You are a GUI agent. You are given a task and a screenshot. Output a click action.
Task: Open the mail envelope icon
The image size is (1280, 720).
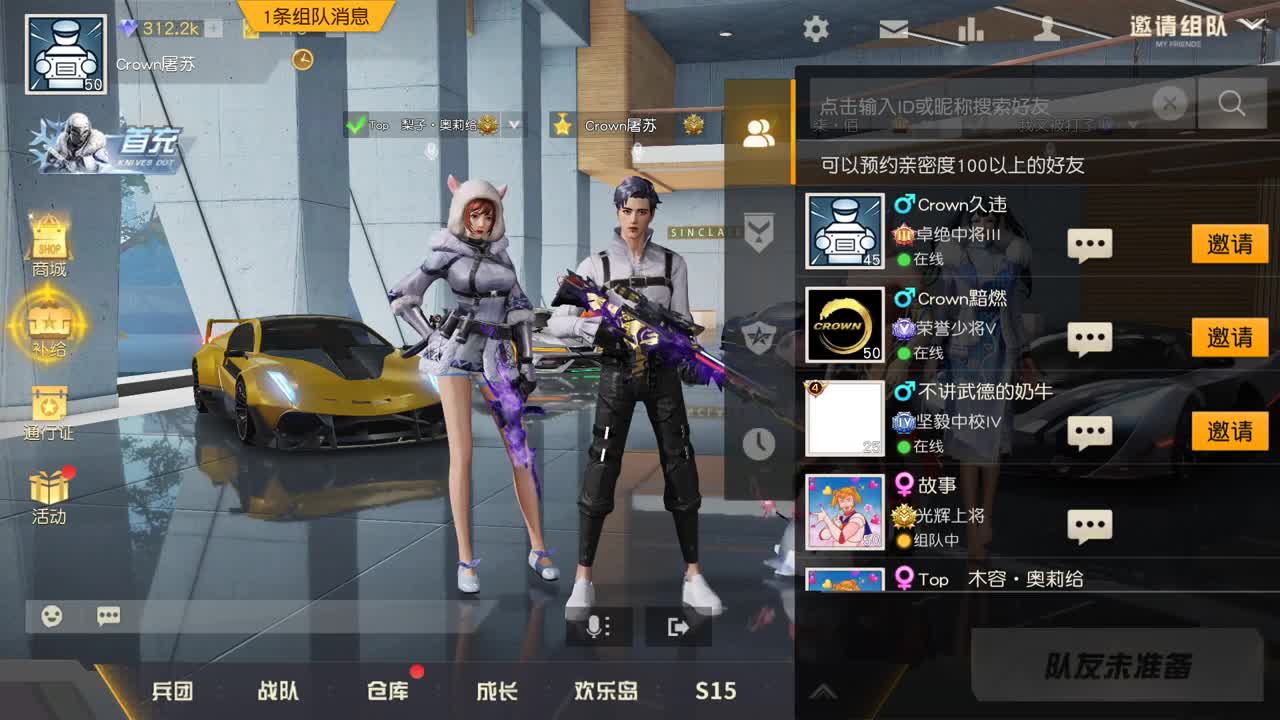coord(893,30)
